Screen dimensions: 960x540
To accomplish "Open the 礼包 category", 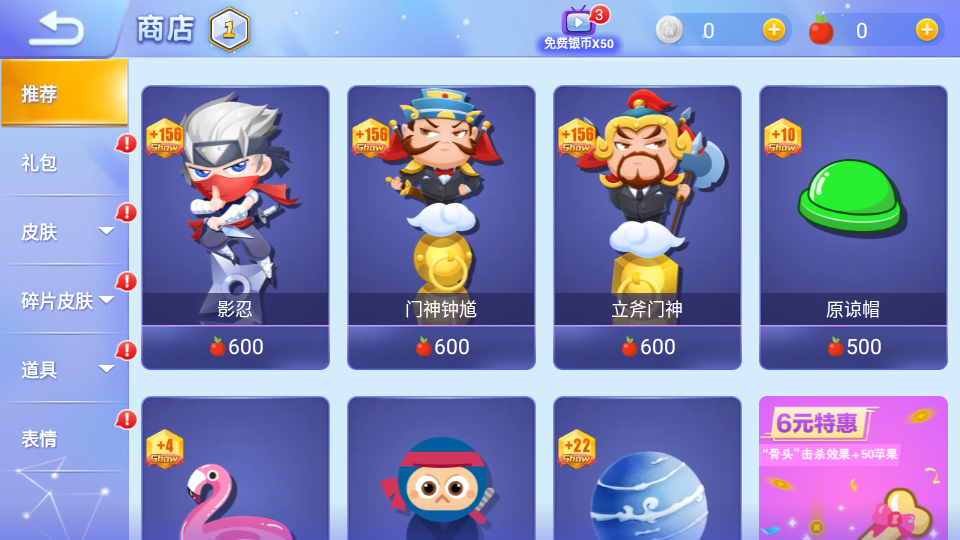I will (x=64, y=162).
